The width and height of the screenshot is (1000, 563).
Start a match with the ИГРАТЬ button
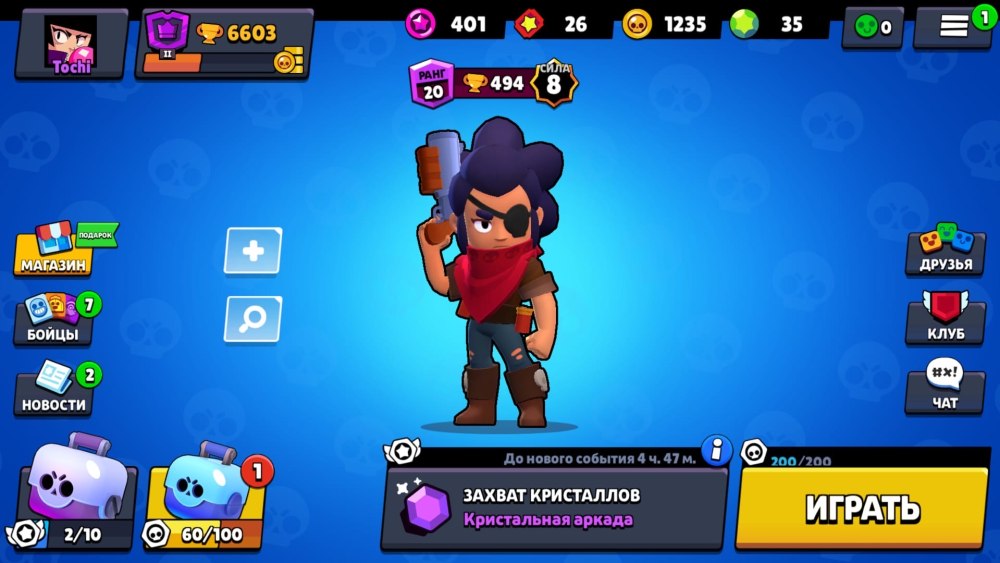click(x=862, y=509)
